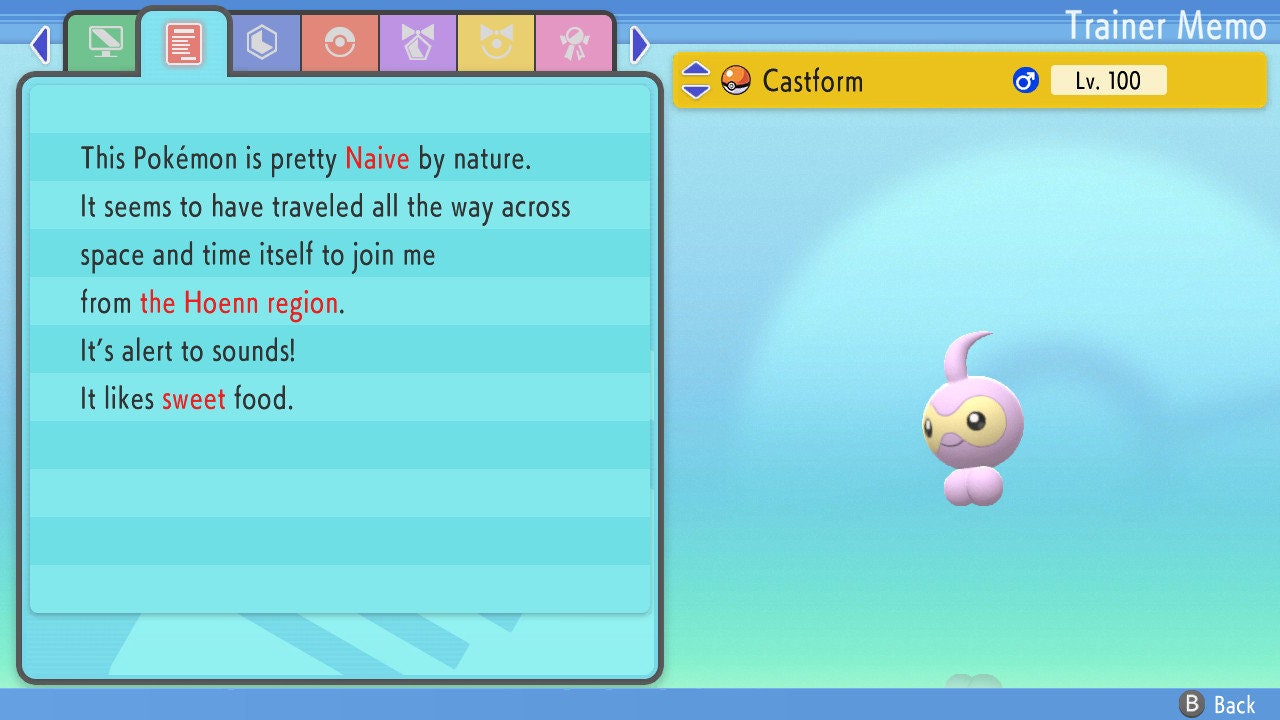The width and height of the screenshot is (1280, 720).
Task: Click the left arrow beside the tabs
Action: click(40, 44)
